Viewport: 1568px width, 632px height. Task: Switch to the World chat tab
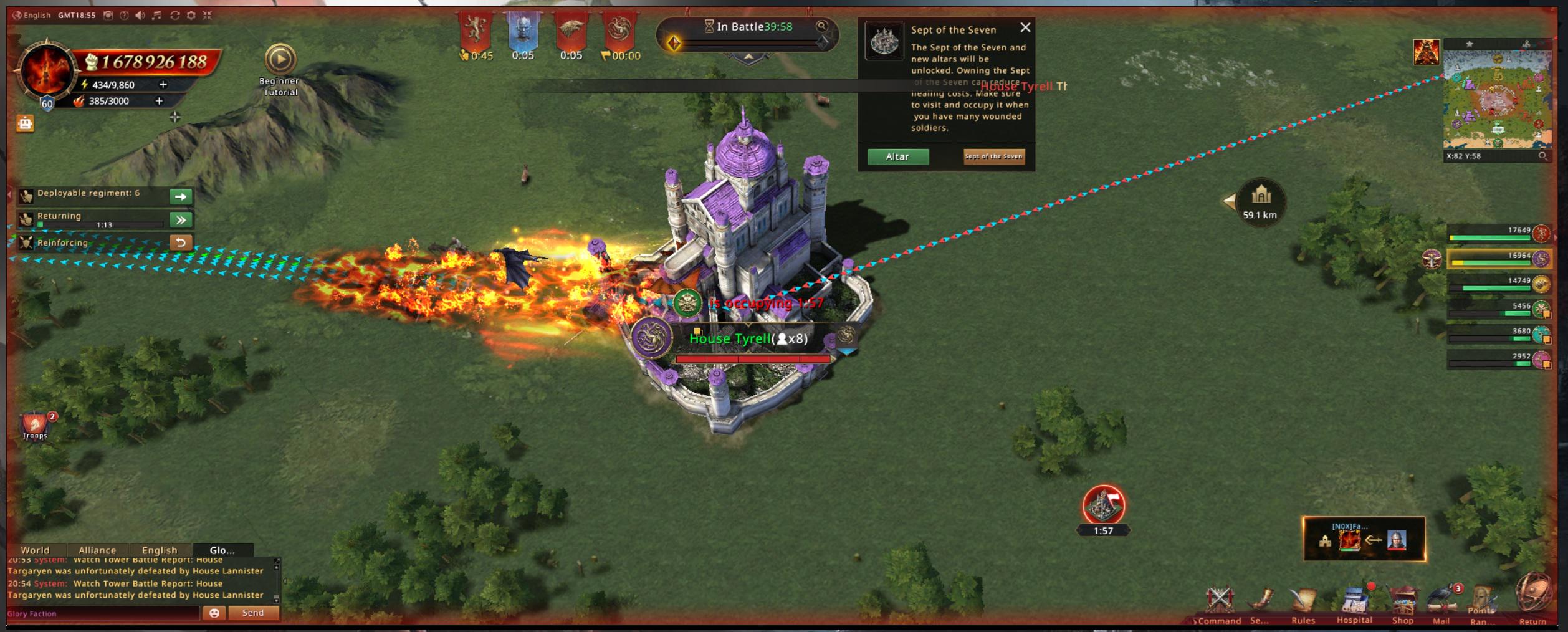tap(35, 550)
